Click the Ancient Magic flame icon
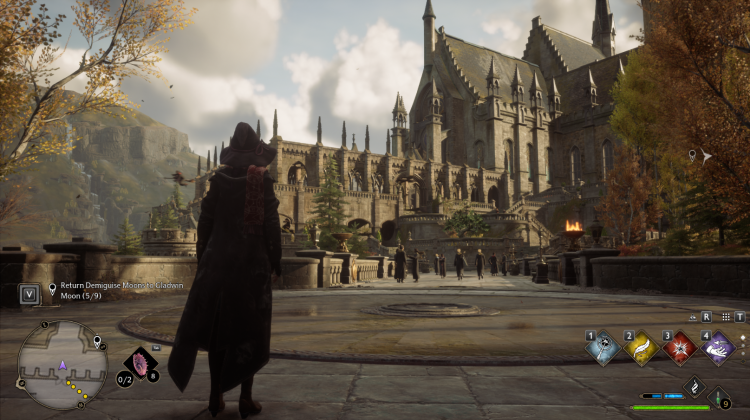The height and width of the screenshot is (420, 750). pyautogui.click(x=695, y=386)
